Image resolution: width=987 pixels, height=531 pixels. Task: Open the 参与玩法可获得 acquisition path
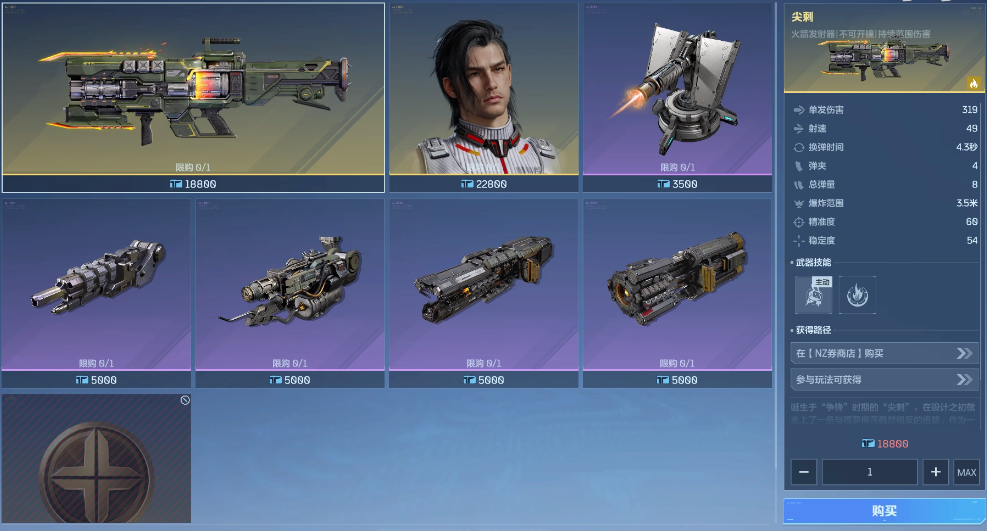tap(884, 380)
